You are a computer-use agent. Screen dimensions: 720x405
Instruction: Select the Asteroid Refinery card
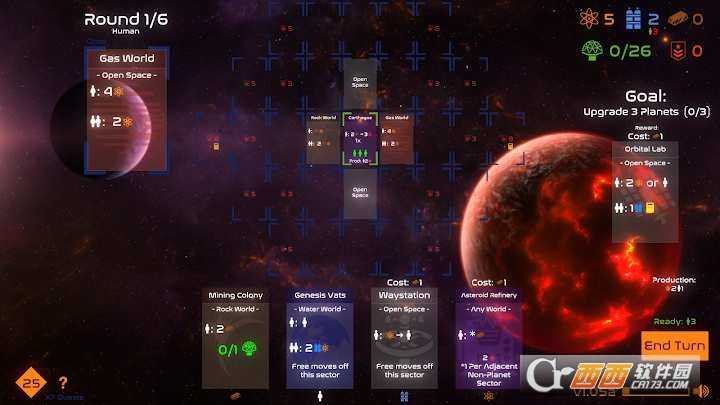pos(488,338)
